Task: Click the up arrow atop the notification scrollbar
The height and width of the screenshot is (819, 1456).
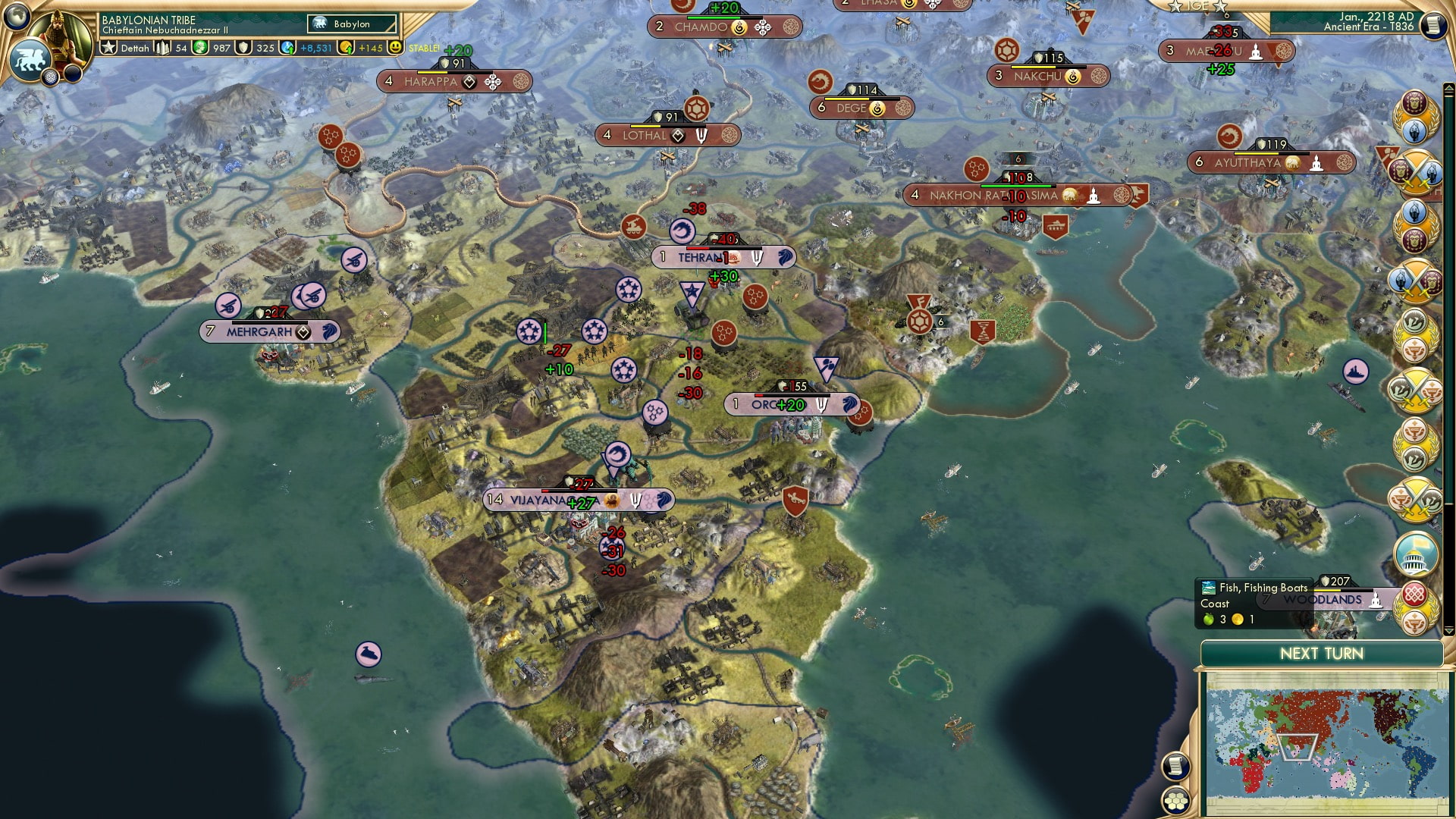Action: pyautogui.click(x=1450, y=89)
